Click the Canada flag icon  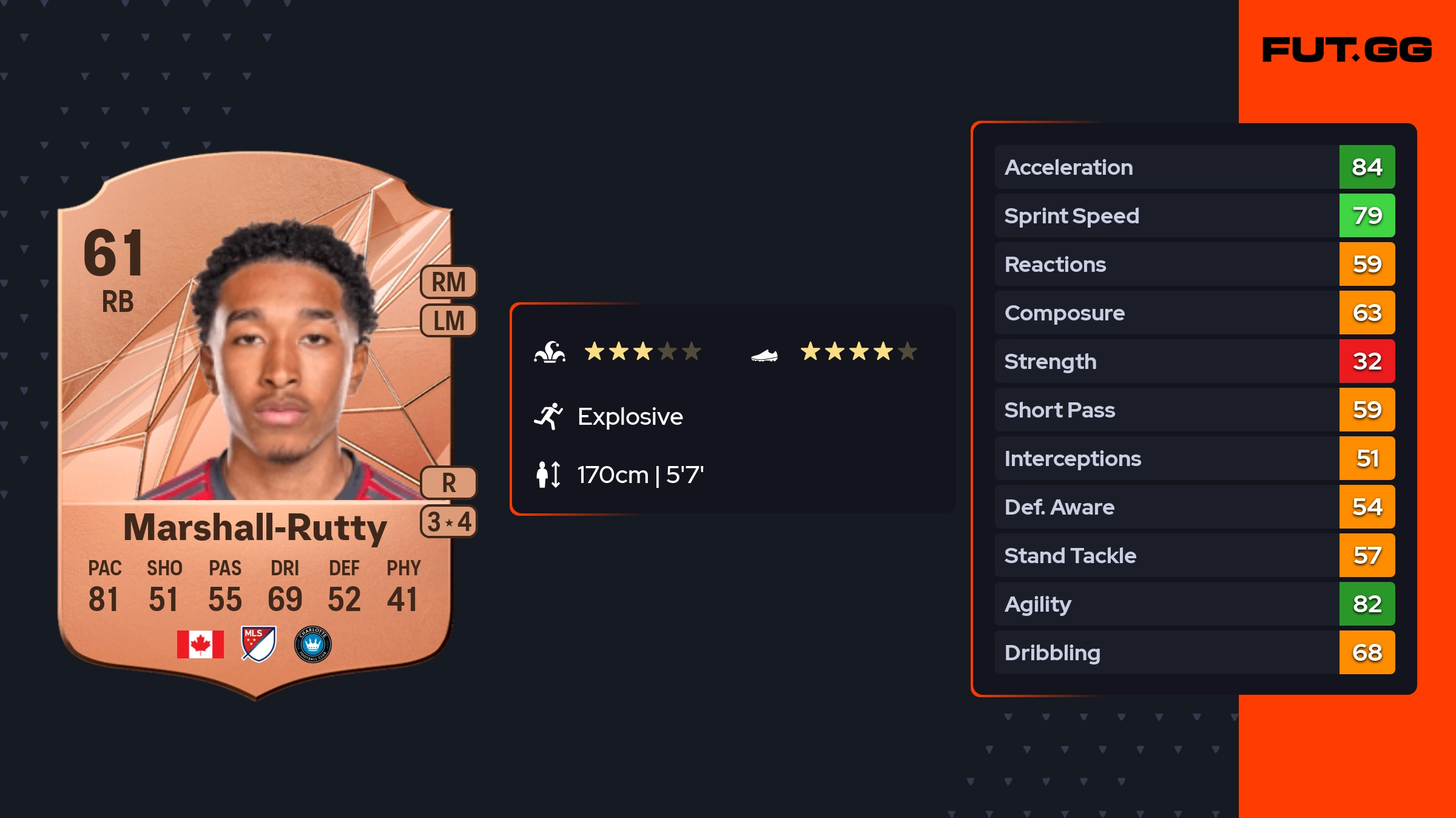(x=200, y=644)
